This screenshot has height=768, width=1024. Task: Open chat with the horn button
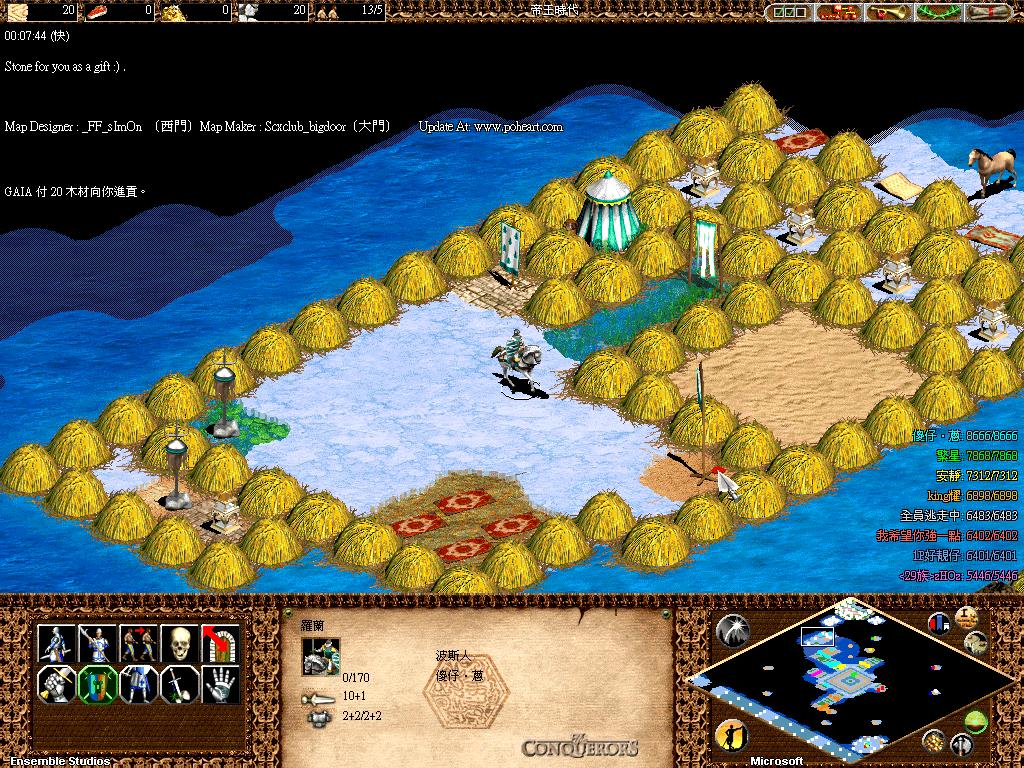tap(887, 12)
